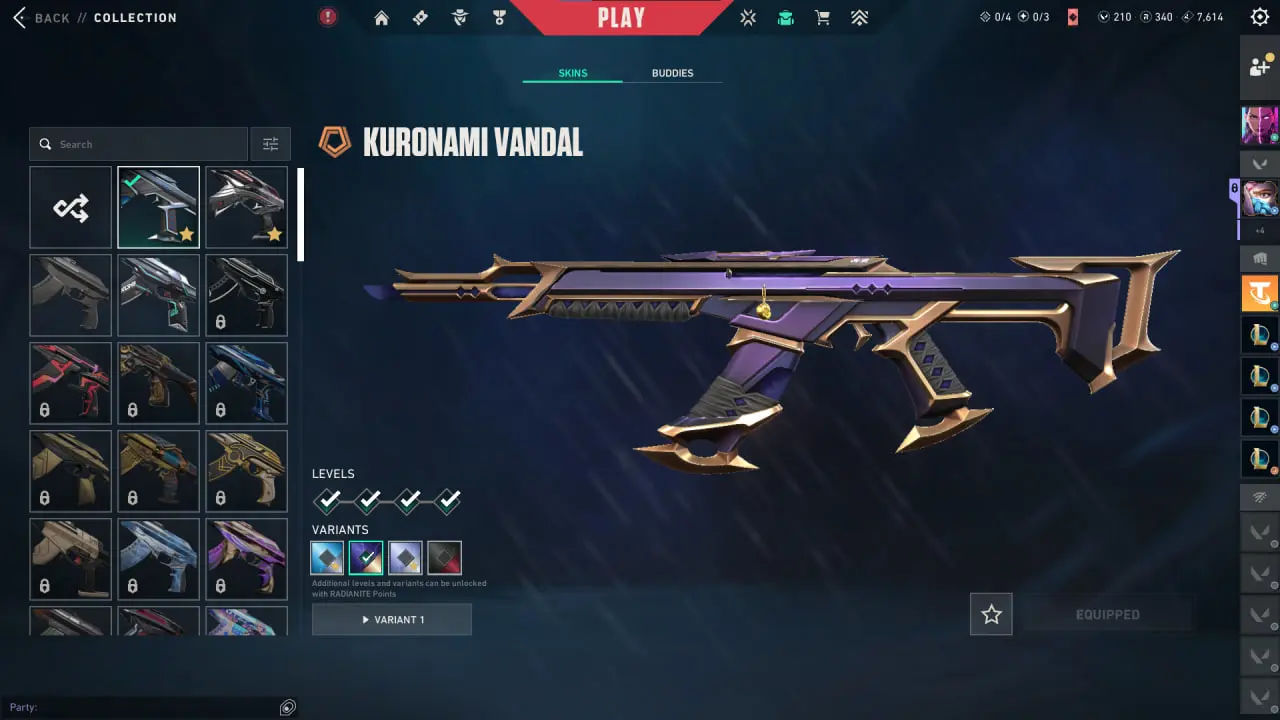Focus the skin search field
The height and width of the screenshot is (720, 1280).
coord(140,144)
